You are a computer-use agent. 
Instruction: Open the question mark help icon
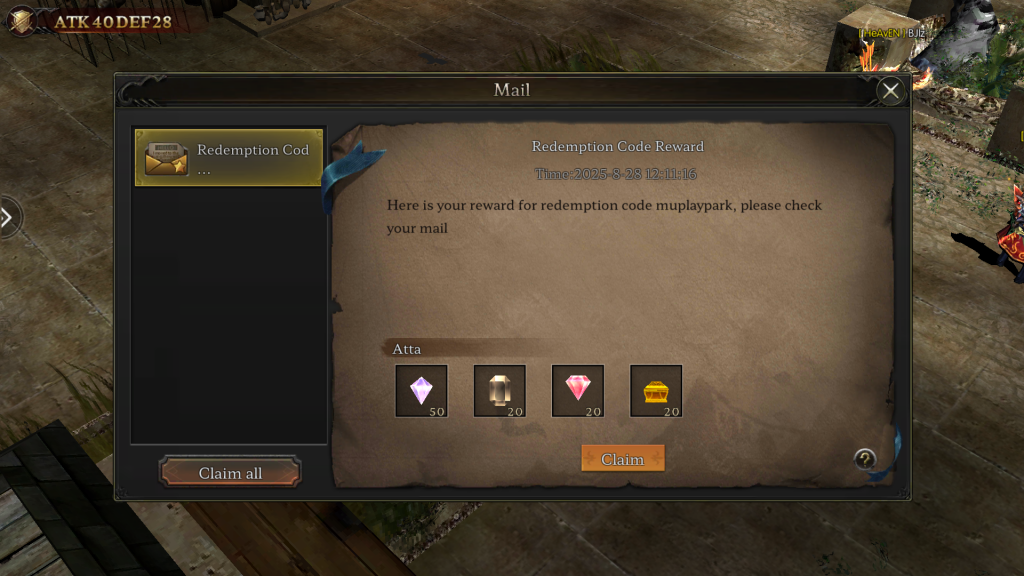pyautogui.click(x=865, y=459)
